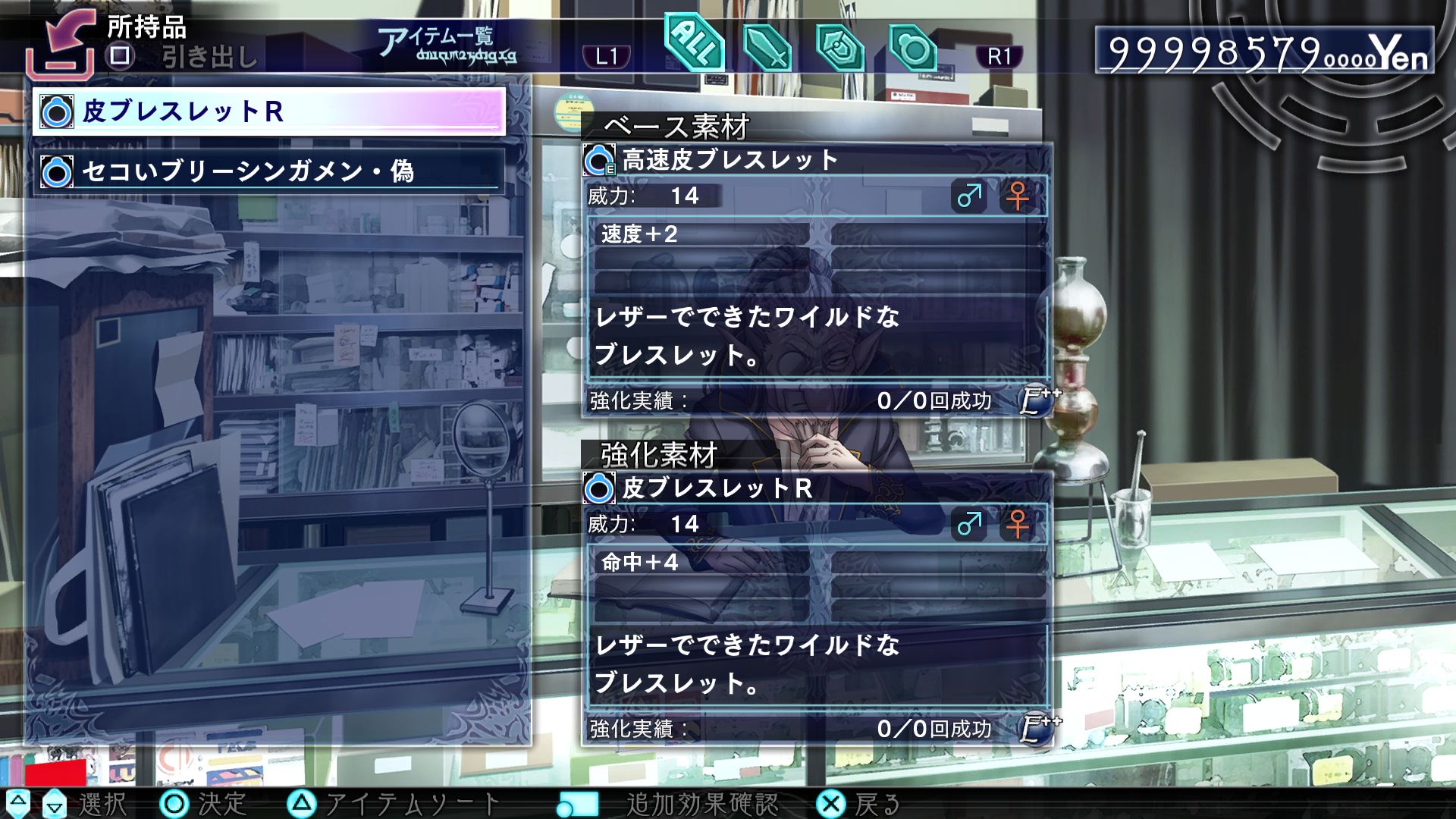
Task: Choose セコいブリーシンガメン・偽 from the list
Action: 269,171
